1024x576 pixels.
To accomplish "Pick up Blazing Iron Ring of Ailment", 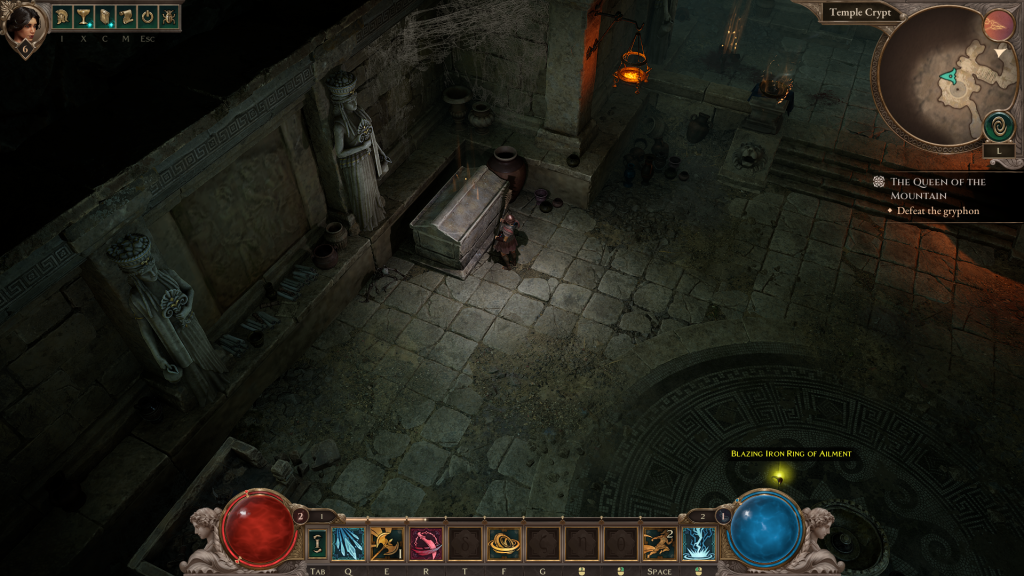I will click(790, 454).
